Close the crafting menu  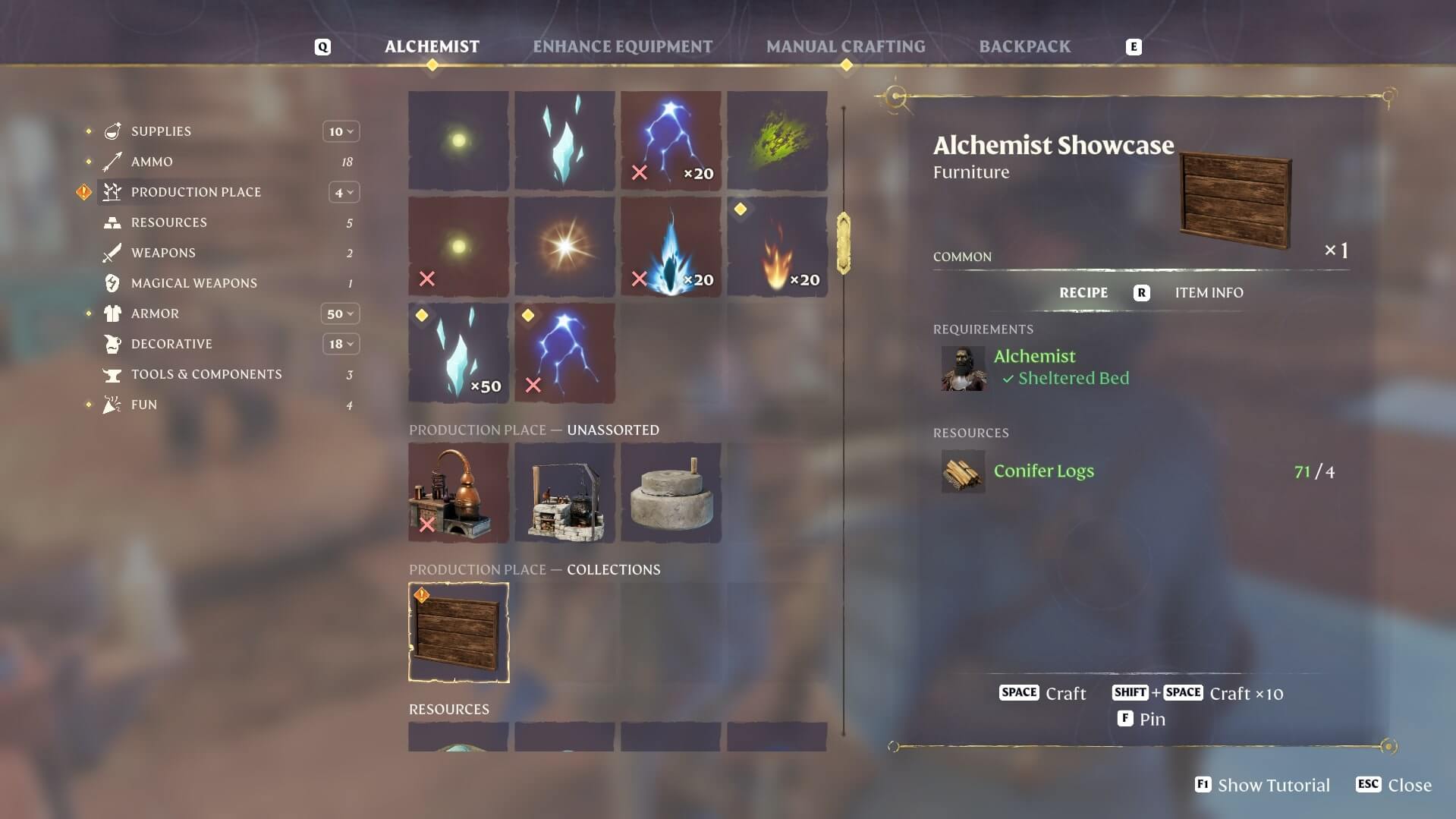(1395, 785)
